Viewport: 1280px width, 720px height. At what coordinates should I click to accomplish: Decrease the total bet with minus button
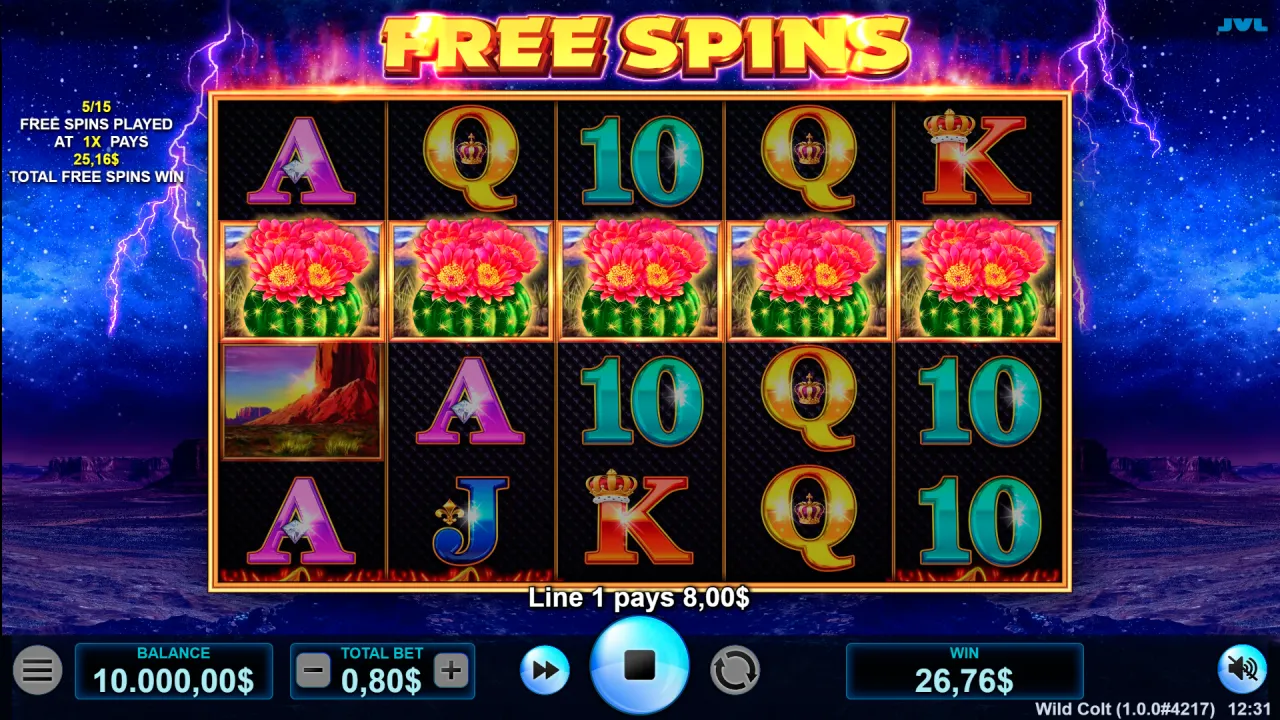(x=315, y=670)
